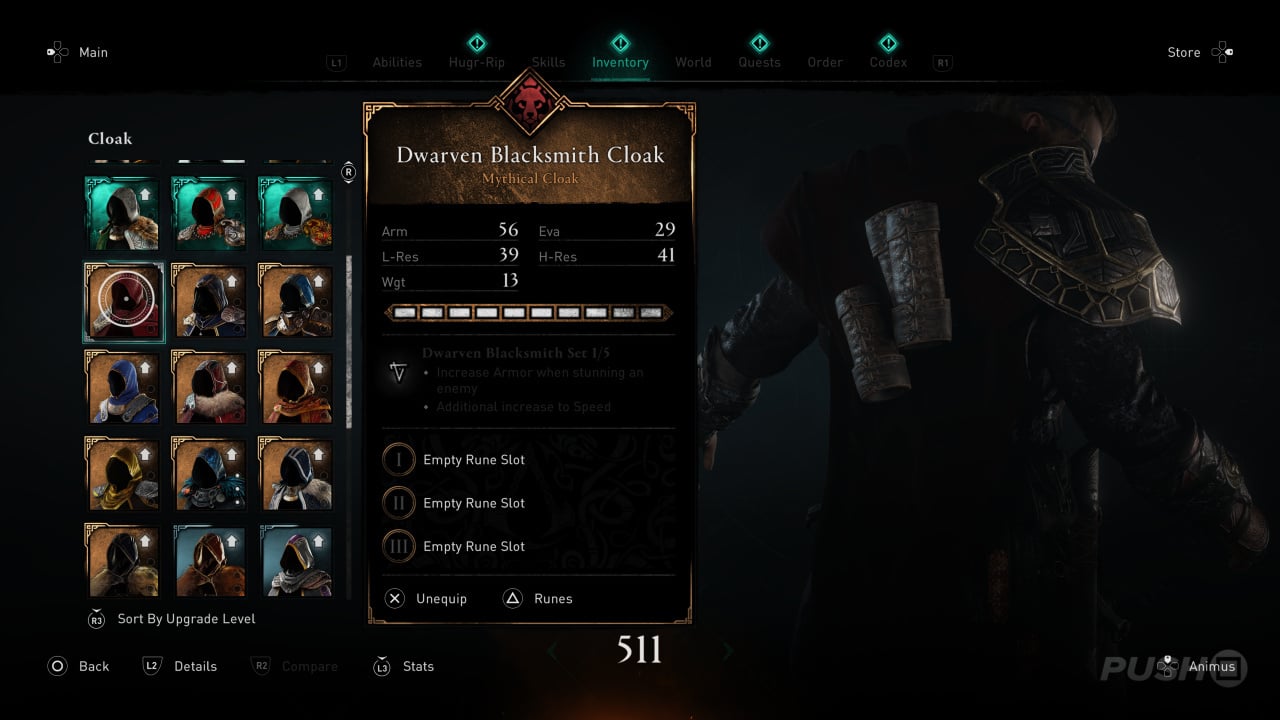Screen dimensions: 1280x720
Task: Pick the cloak with the fur collar
Action: [210, 387]
